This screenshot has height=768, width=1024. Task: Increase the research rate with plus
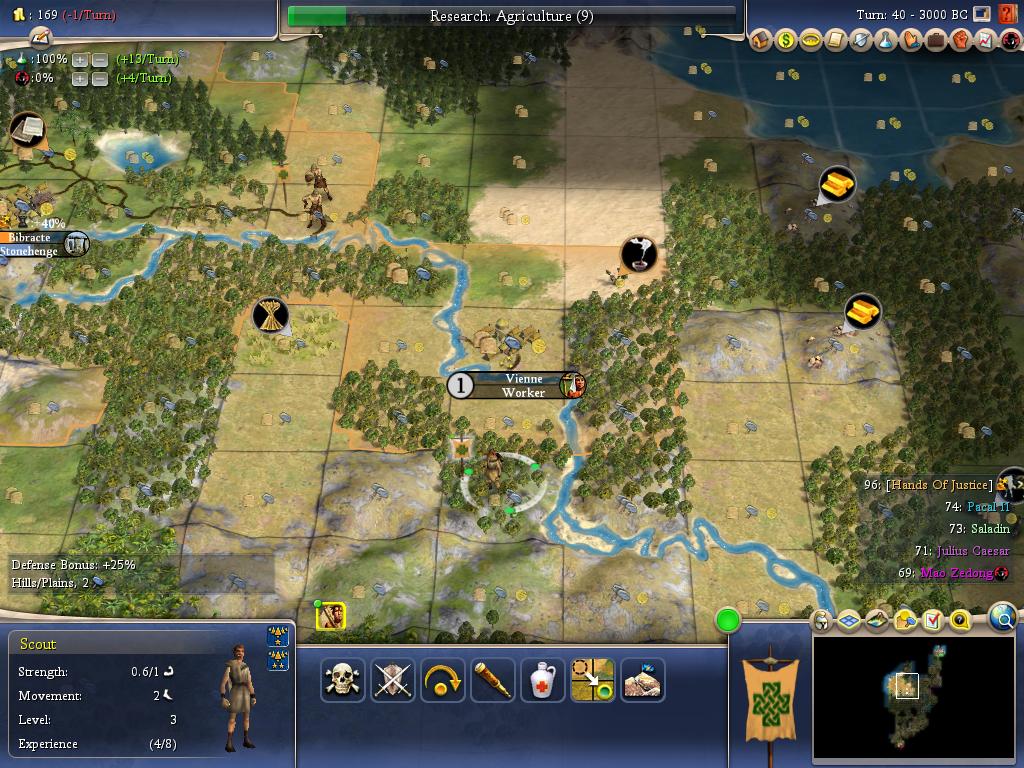pyautogui.click(x=80, y=59)
